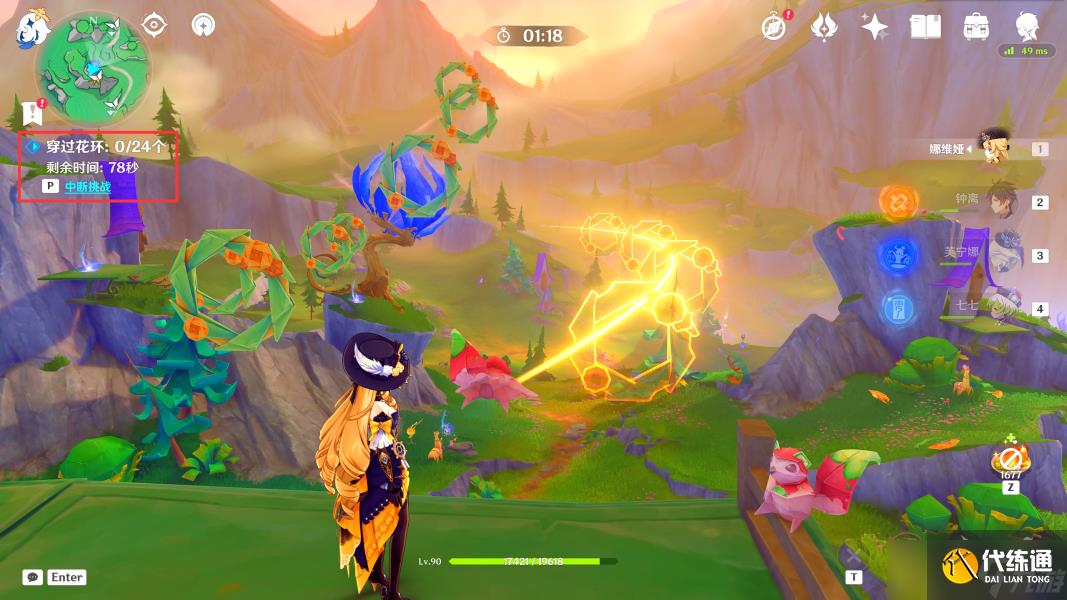The width and height of the screenshot is (1067, 600).
Task: Open the adventurer handbook book icon
Action: 926,27
